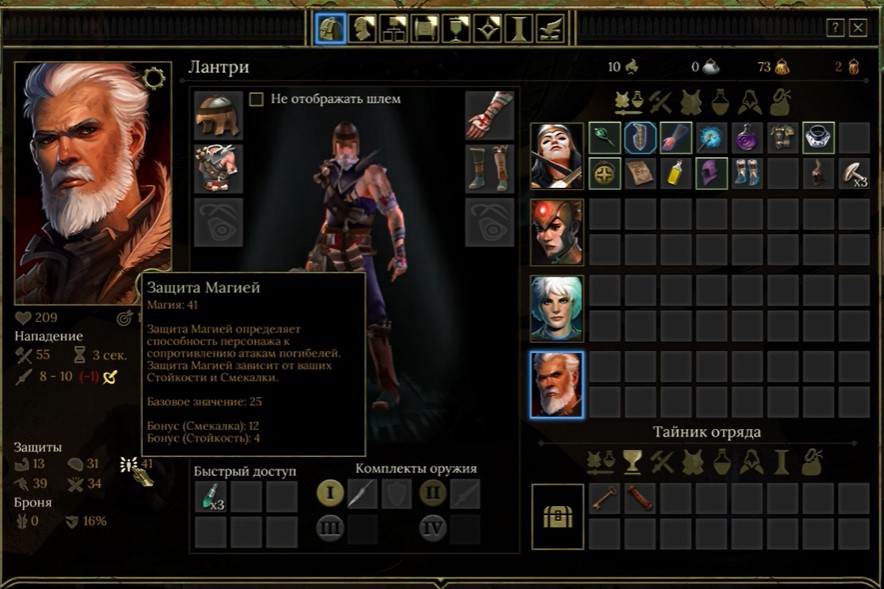
Task: Select the purple swirl potion item
Action: pyautogui.click(x=746, y=139)
